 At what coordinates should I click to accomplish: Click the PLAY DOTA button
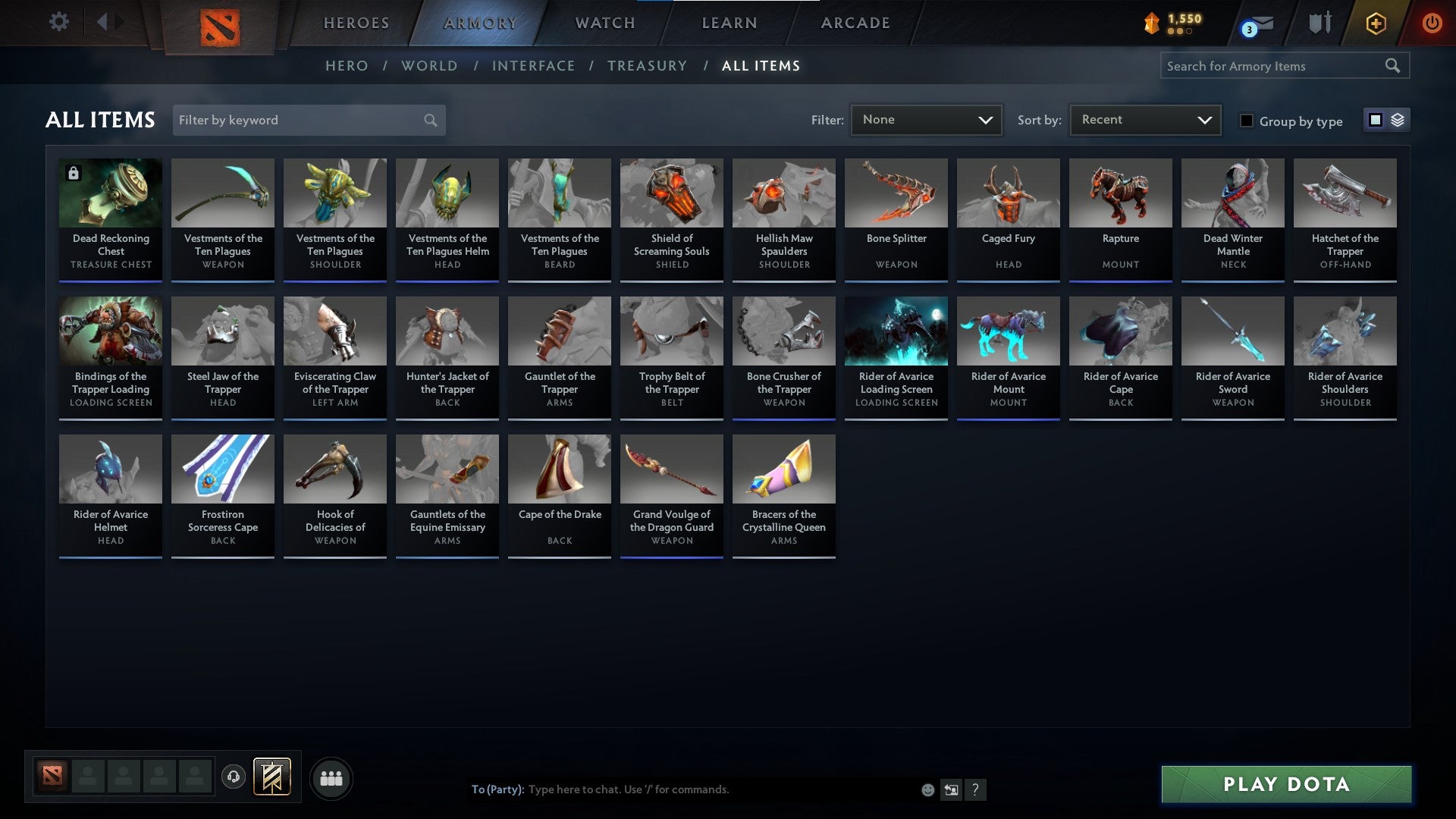point(1284,785)
